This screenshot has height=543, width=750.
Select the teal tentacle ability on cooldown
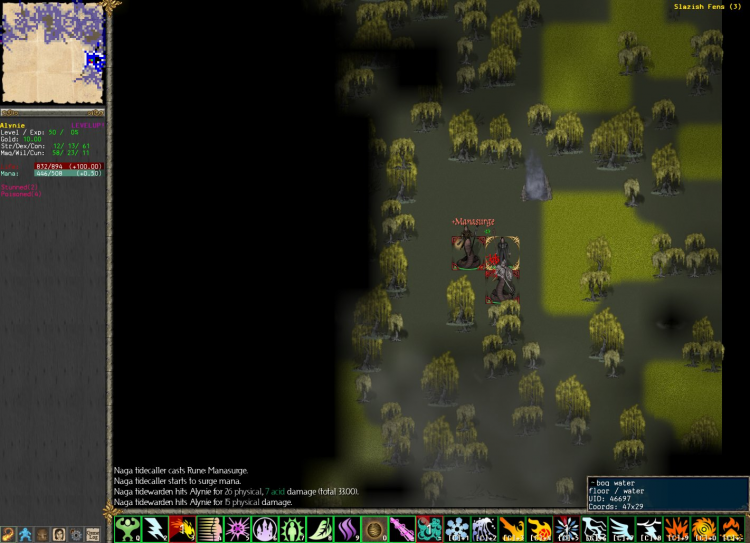point(429,529)
